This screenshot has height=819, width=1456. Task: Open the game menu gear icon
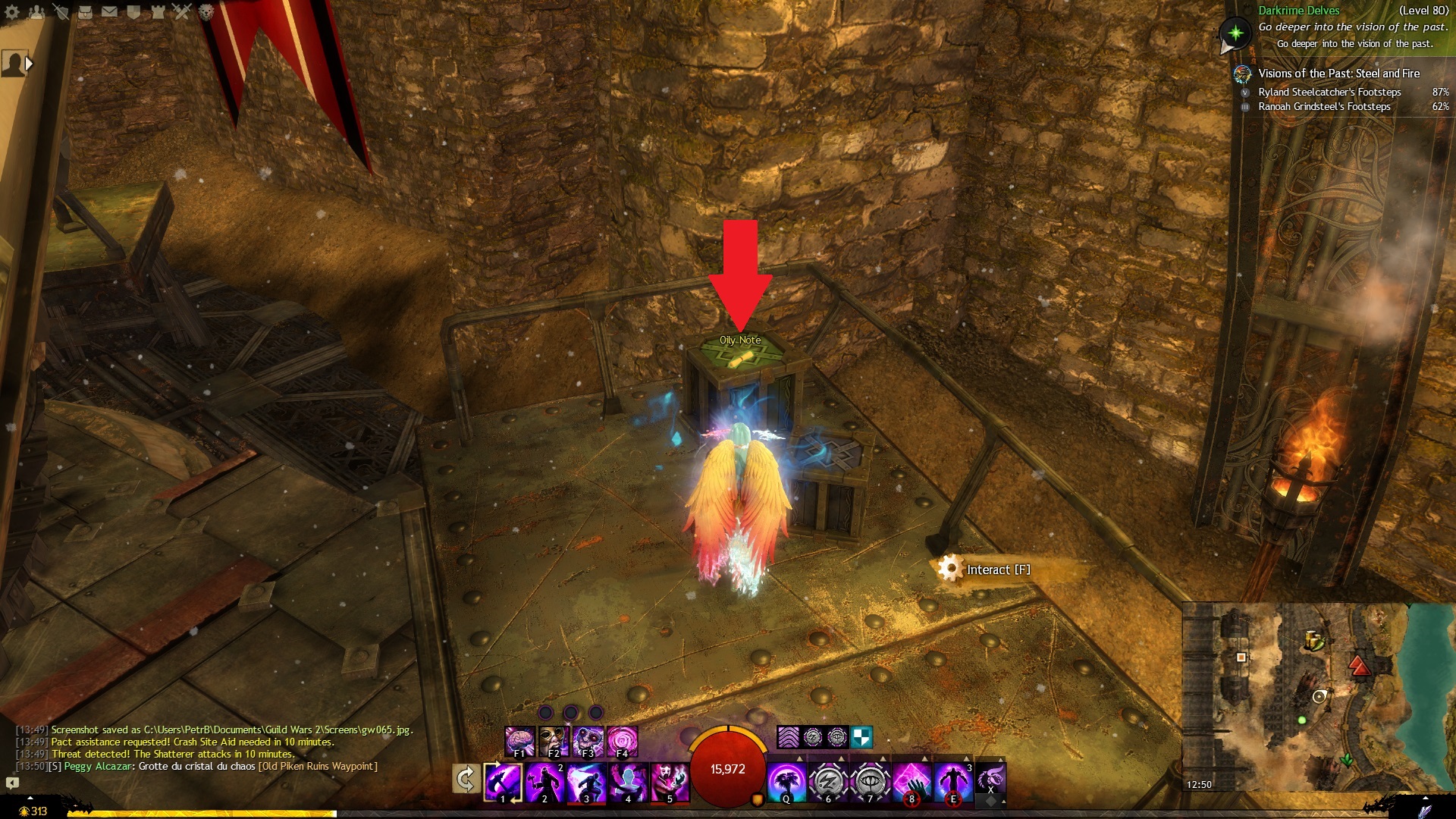point(12,12)
